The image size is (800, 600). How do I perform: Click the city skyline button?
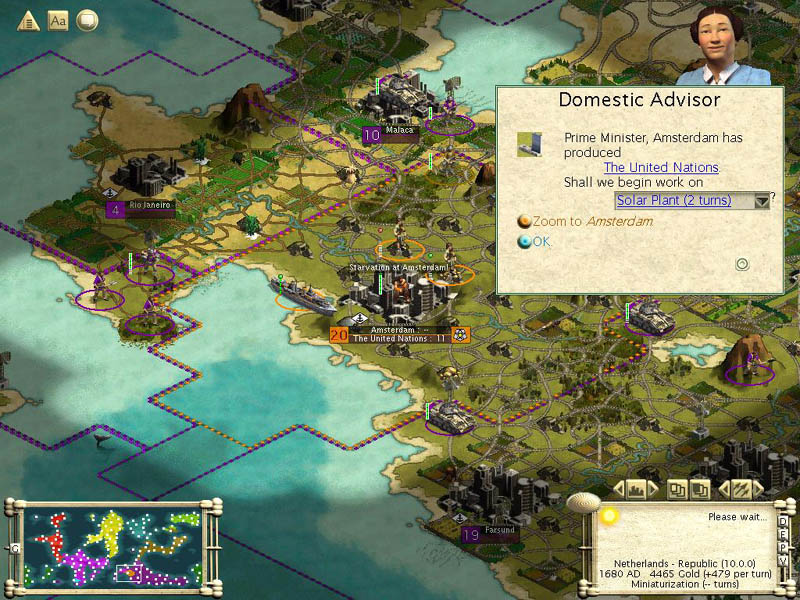[635, 490]
